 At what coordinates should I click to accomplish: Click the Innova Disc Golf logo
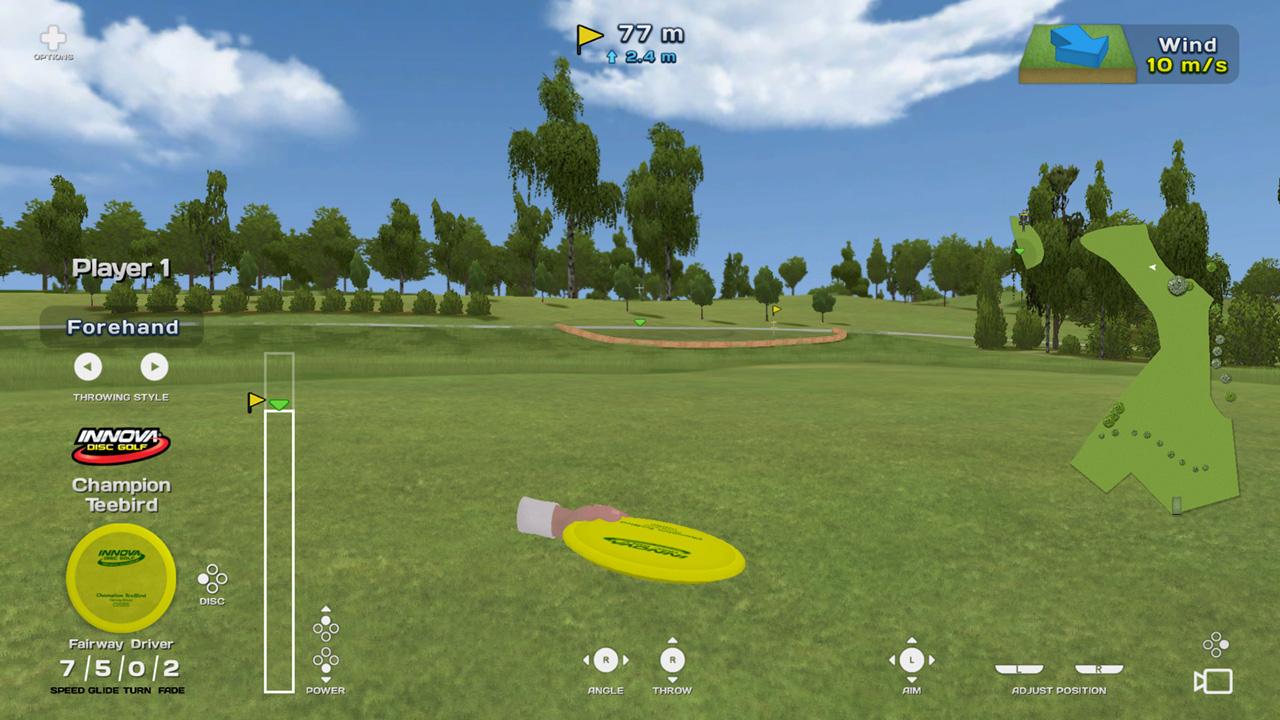point(121,443)
